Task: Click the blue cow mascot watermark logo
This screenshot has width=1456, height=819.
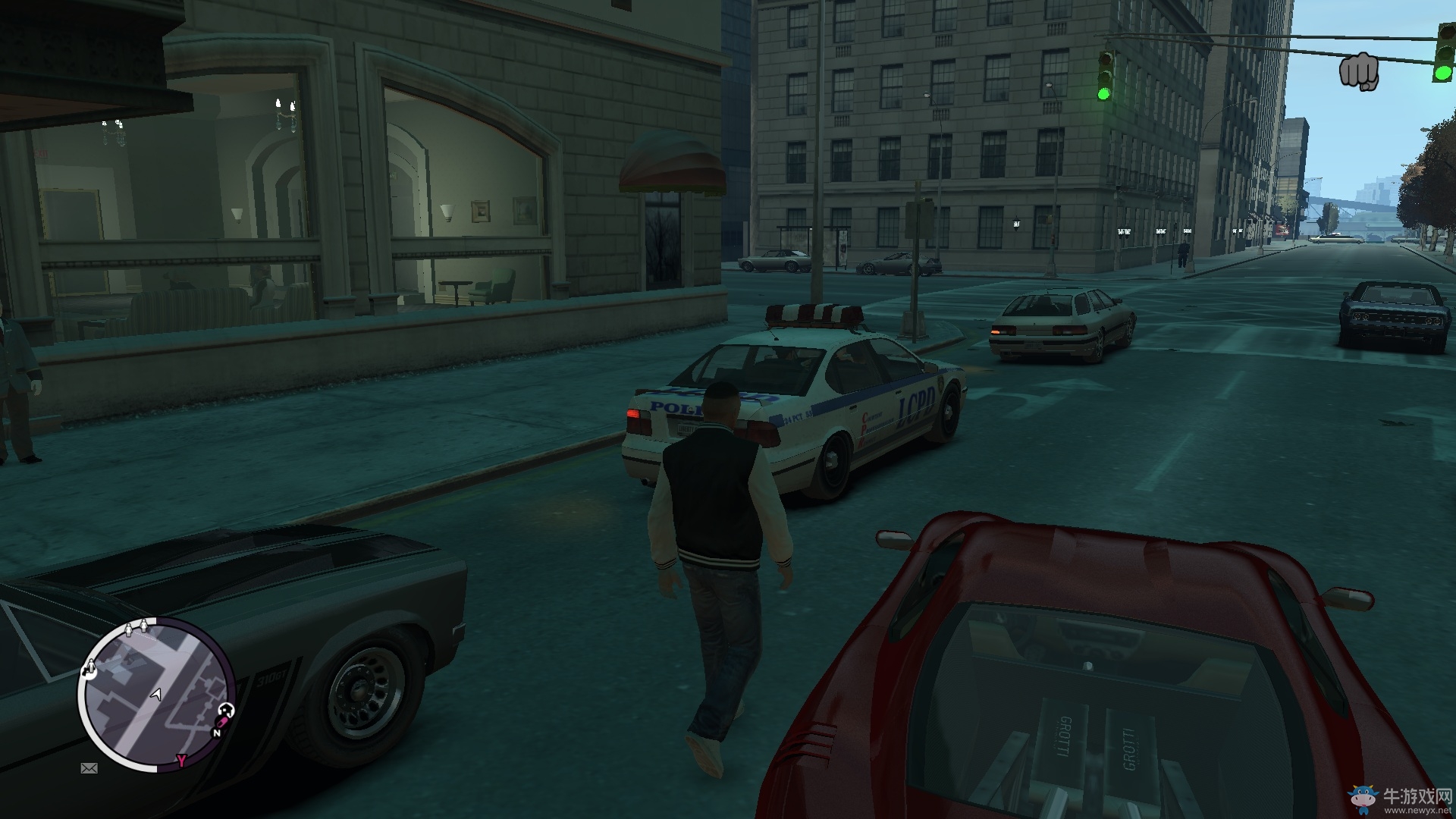Action: point(1363,798)
